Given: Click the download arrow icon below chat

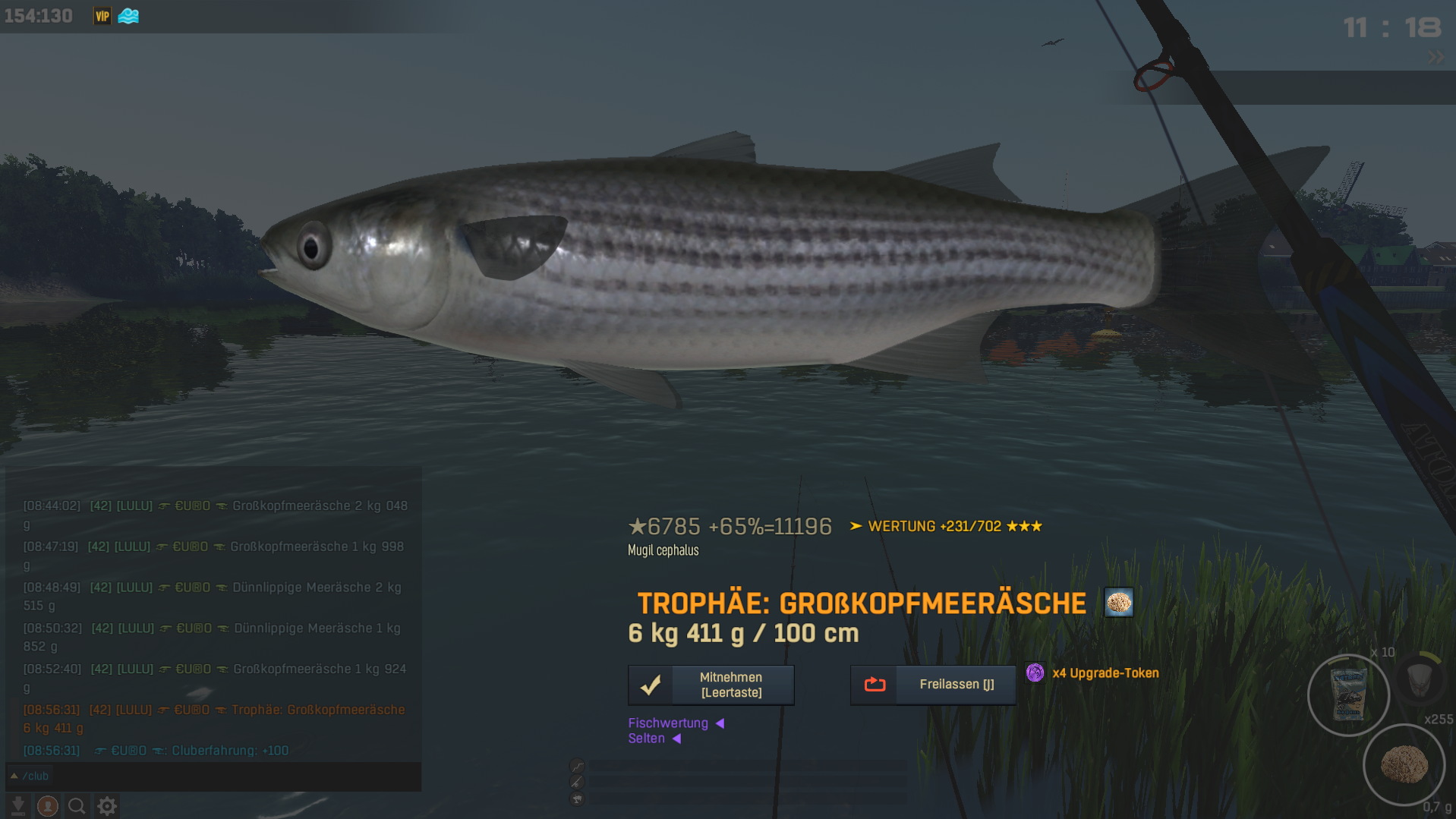Looking at the screenshot, I should (x=18, y=806).
